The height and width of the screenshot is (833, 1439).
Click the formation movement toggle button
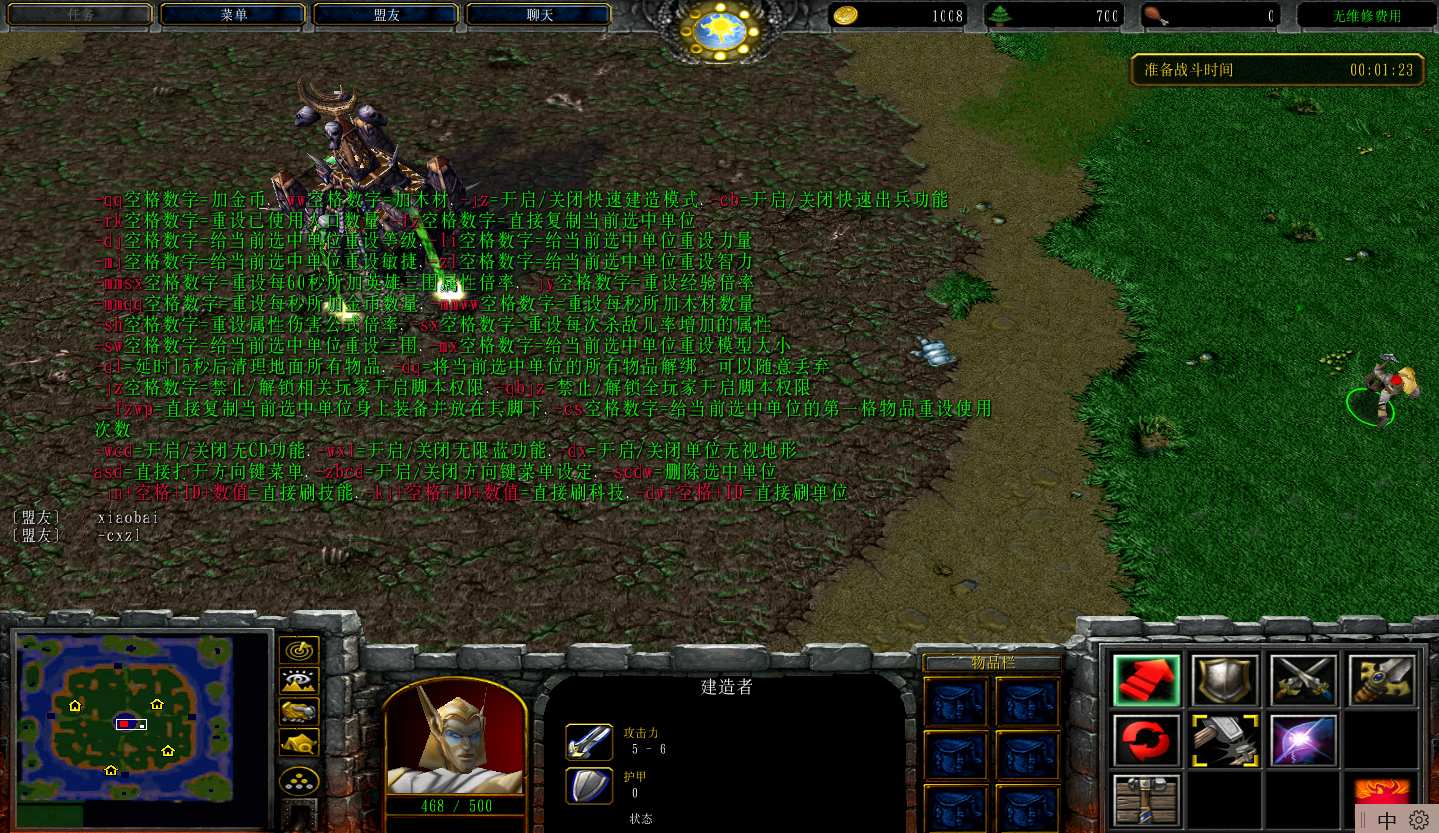(x=299, y=781)
